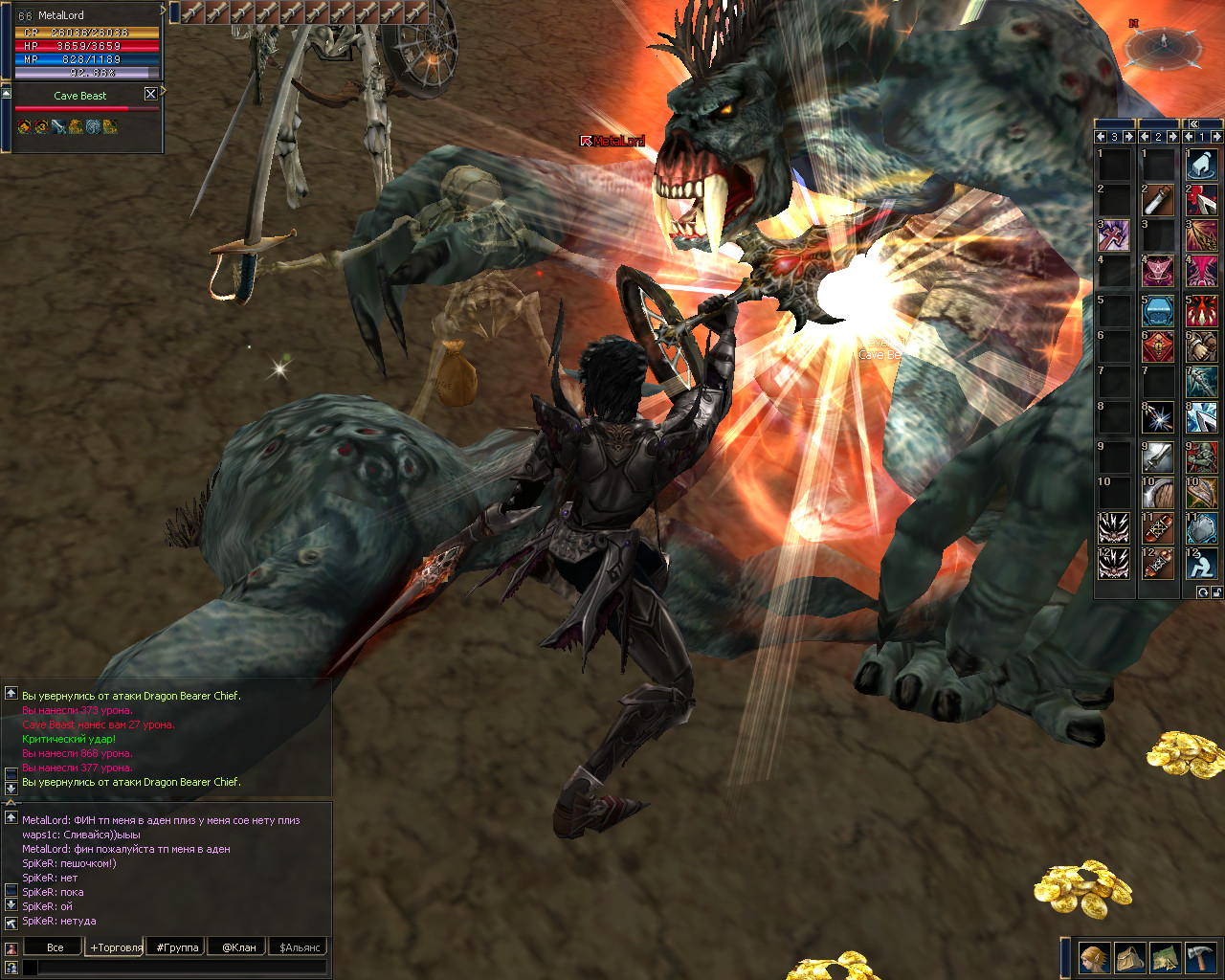Open the @Клан chat tab
The width and height of the screenshot is (1225, 980).
coord(238,947)
